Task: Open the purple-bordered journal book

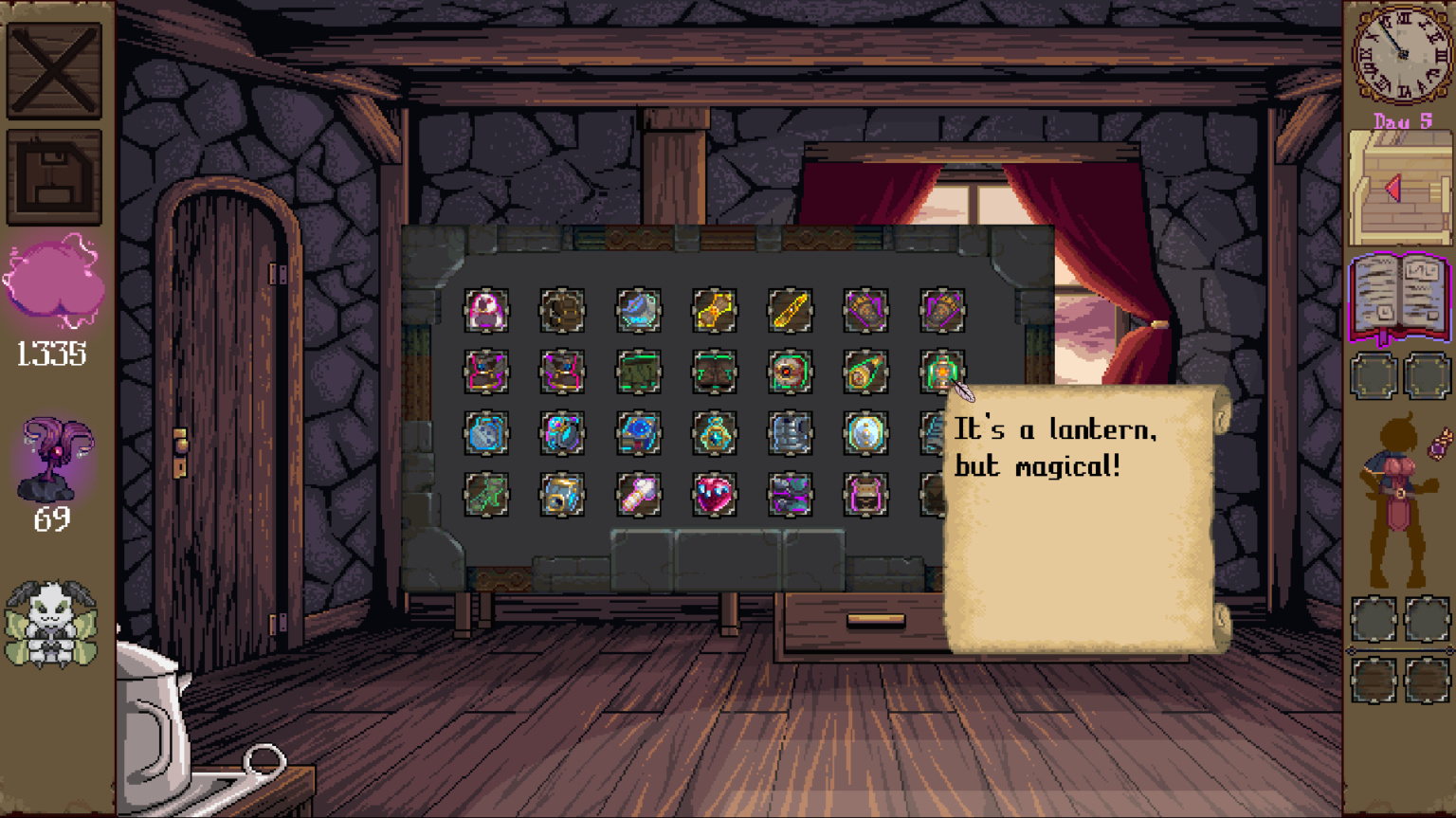Action: pos(1399,297)
